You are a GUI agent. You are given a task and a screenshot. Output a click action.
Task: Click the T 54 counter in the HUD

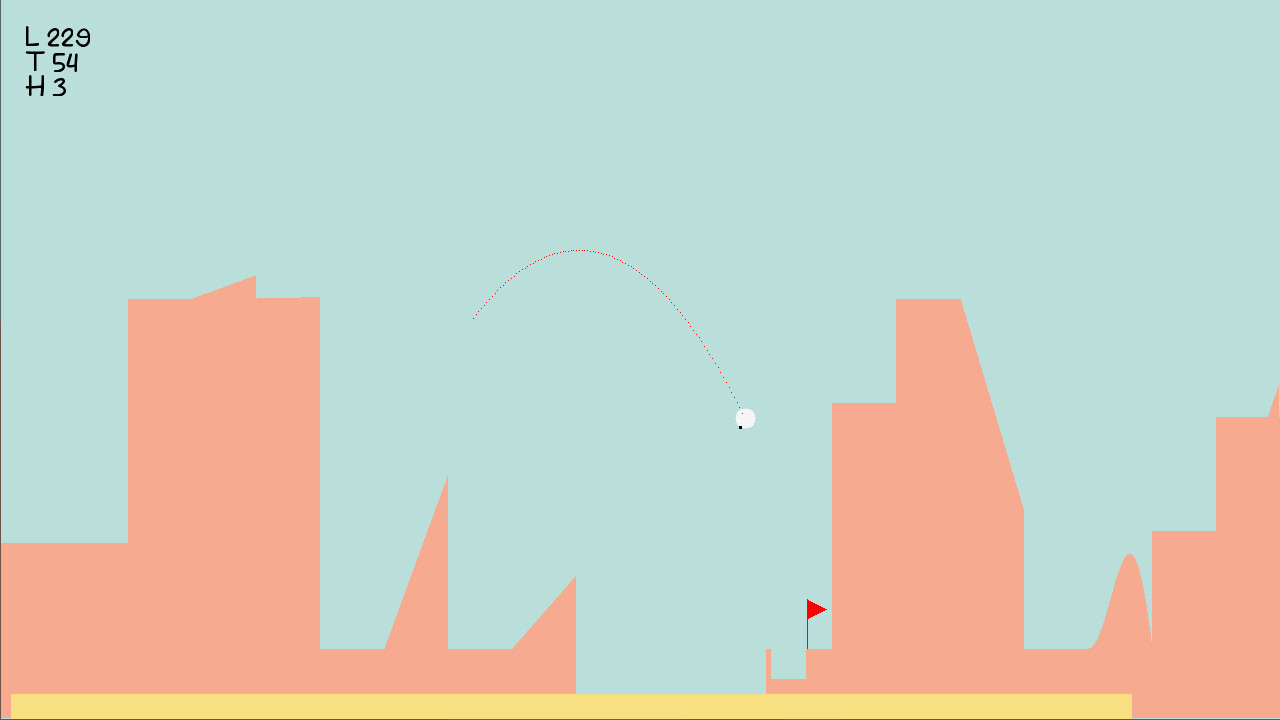[54, 60]
